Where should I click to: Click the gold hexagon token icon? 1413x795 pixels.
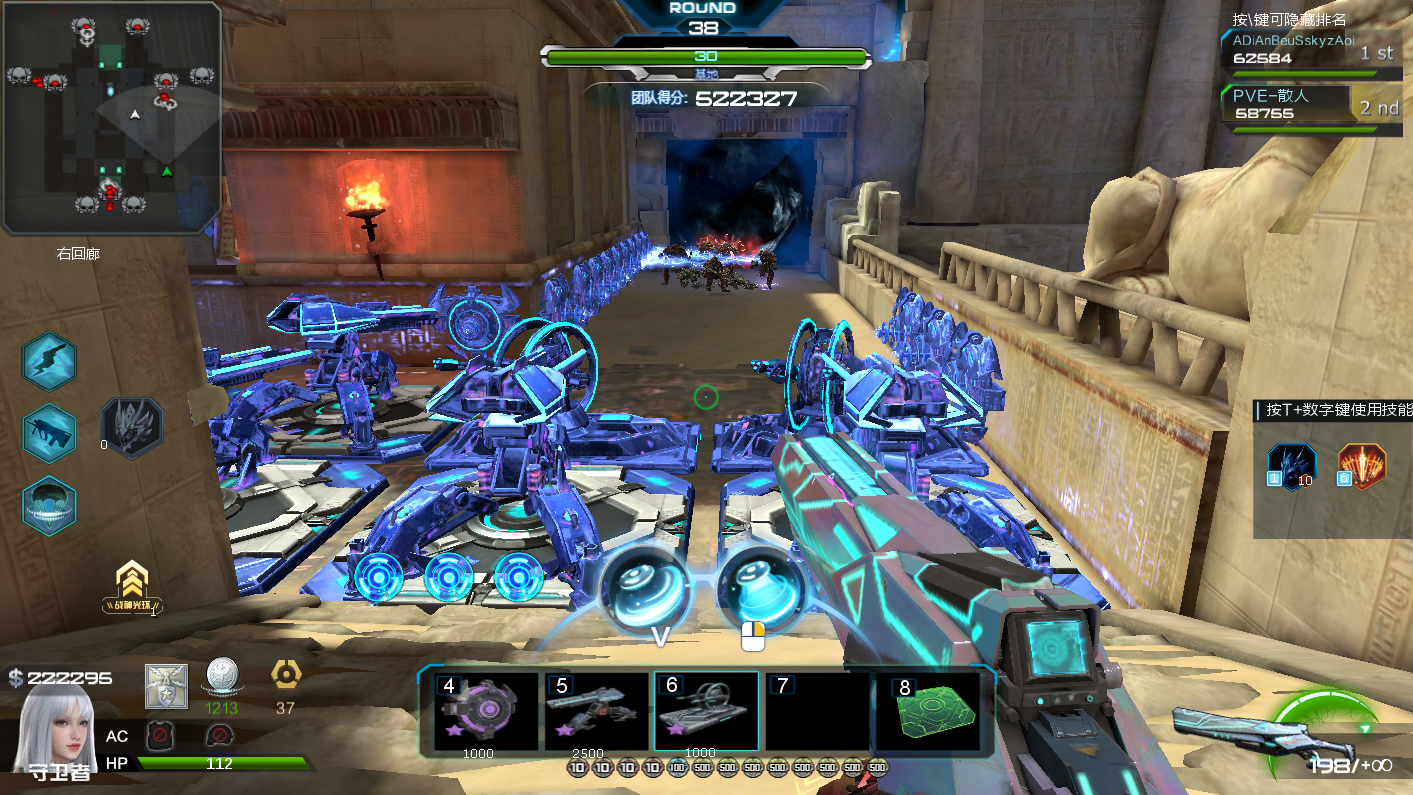tap(284, 676)
